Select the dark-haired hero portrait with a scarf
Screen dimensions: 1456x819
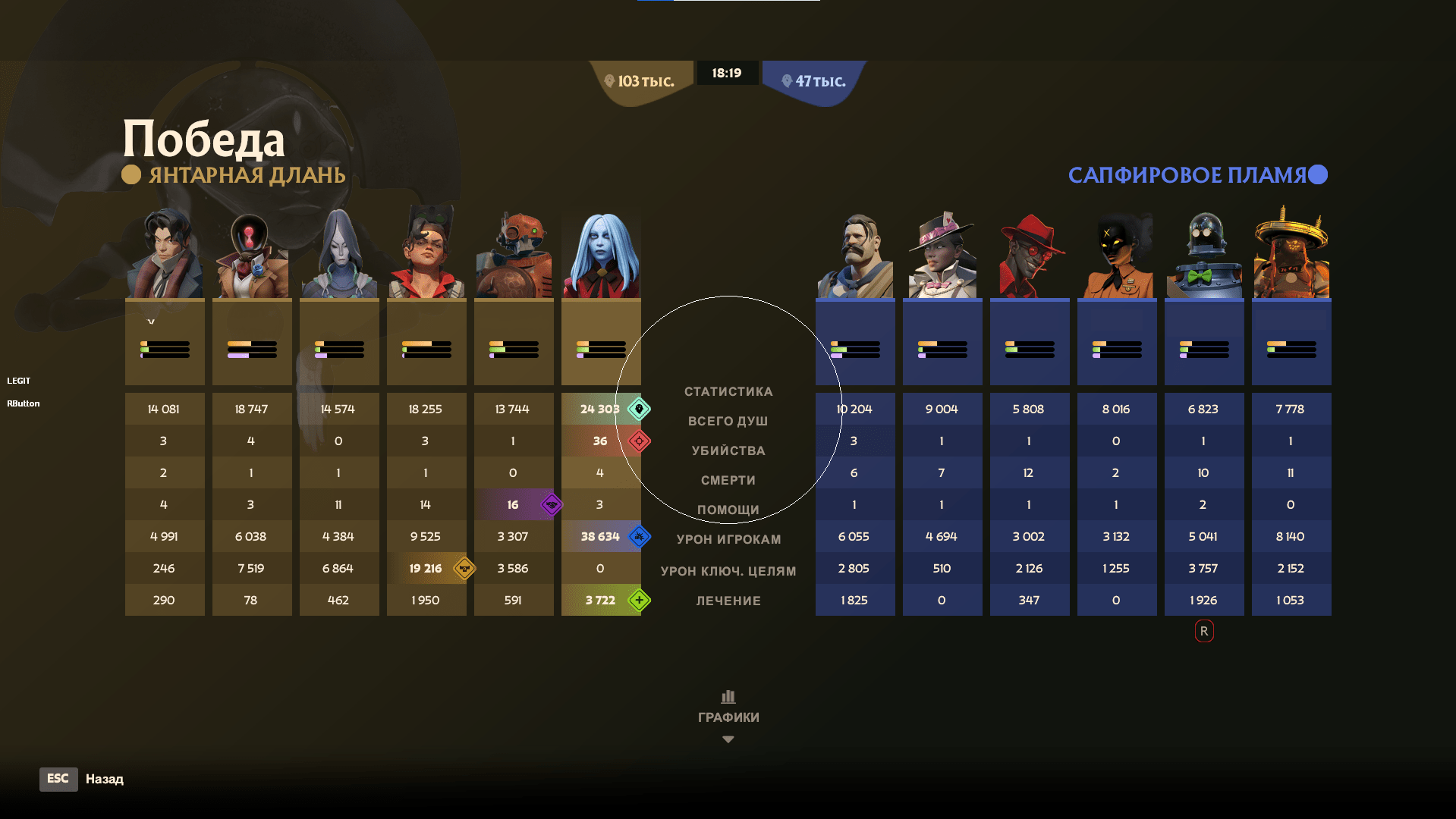click(165, 255)
